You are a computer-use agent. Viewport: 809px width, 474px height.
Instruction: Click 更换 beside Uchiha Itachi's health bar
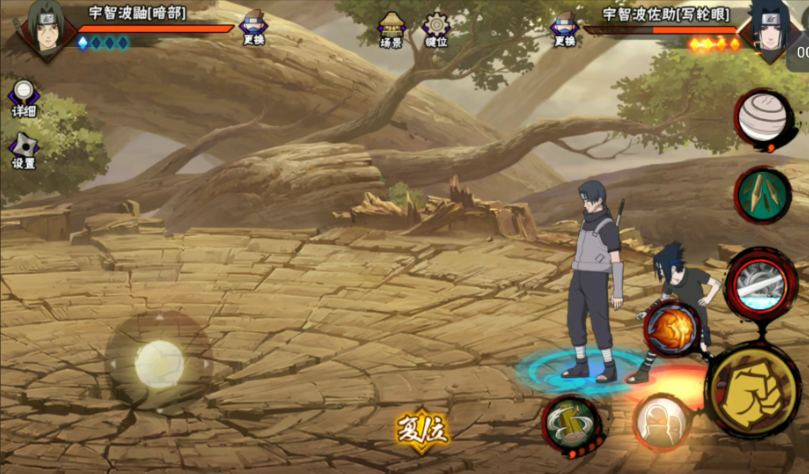click(254, 29)
